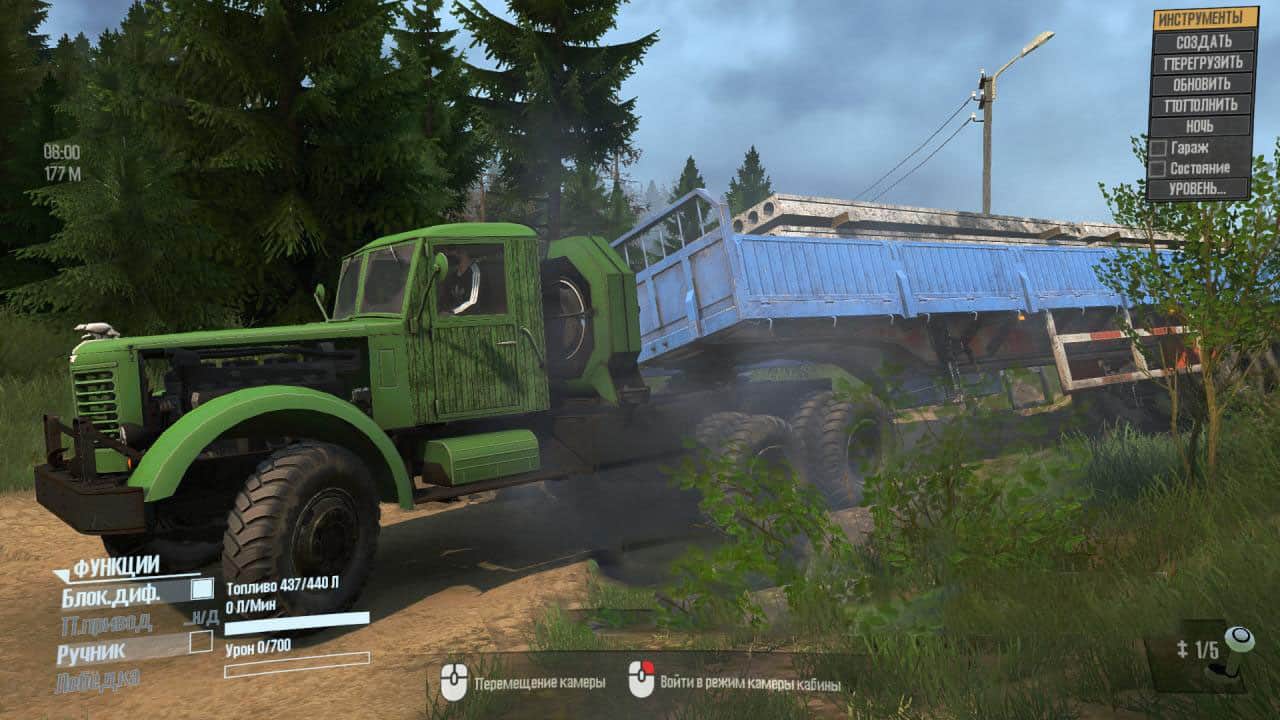
Task: Open the УРОВЕНЬ... level menu
Action: pos(1200,188)
